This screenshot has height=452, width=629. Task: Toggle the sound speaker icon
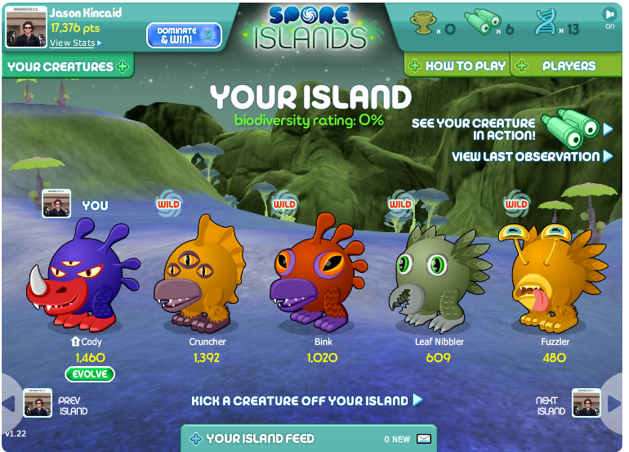[609, 15]
